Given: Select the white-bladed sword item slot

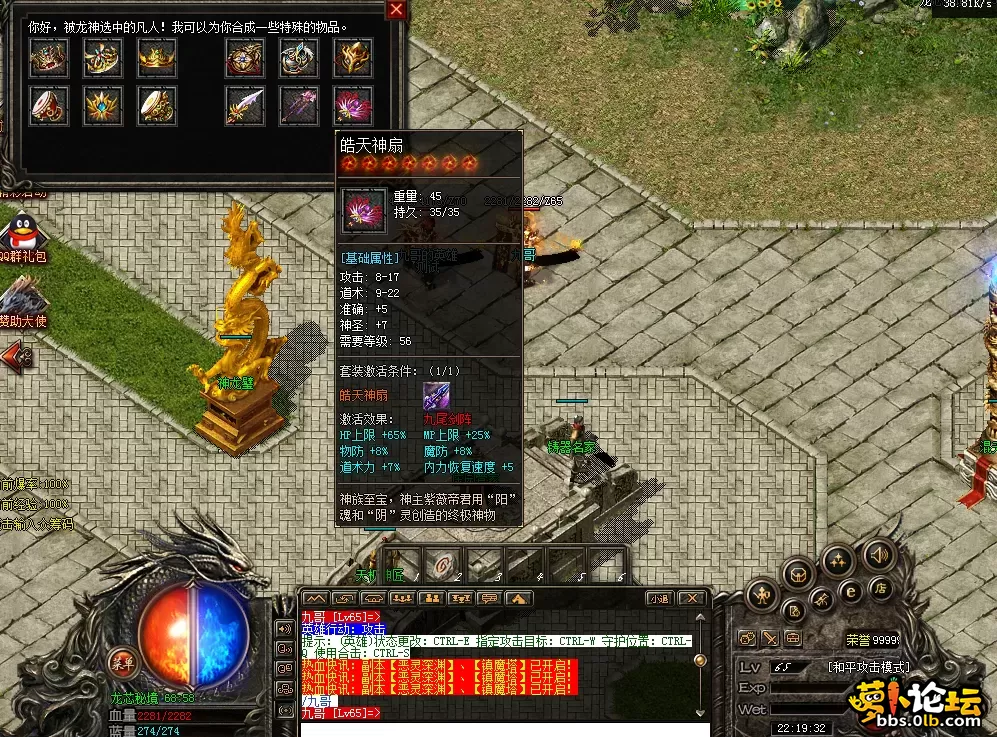Looking at the screenshot, I should 244,104.
